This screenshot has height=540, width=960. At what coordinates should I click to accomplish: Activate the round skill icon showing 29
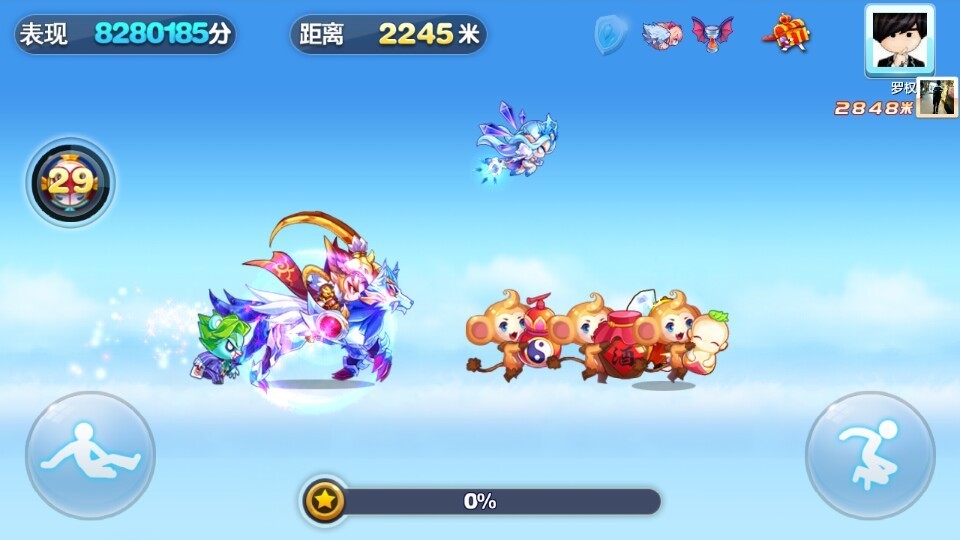(70, 182)
